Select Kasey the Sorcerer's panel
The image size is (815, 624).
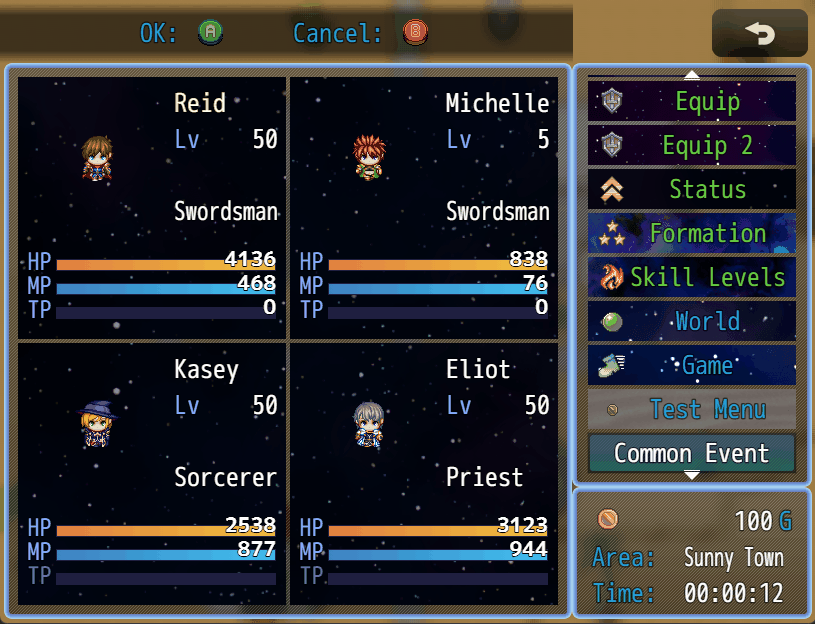click(152, 473)
